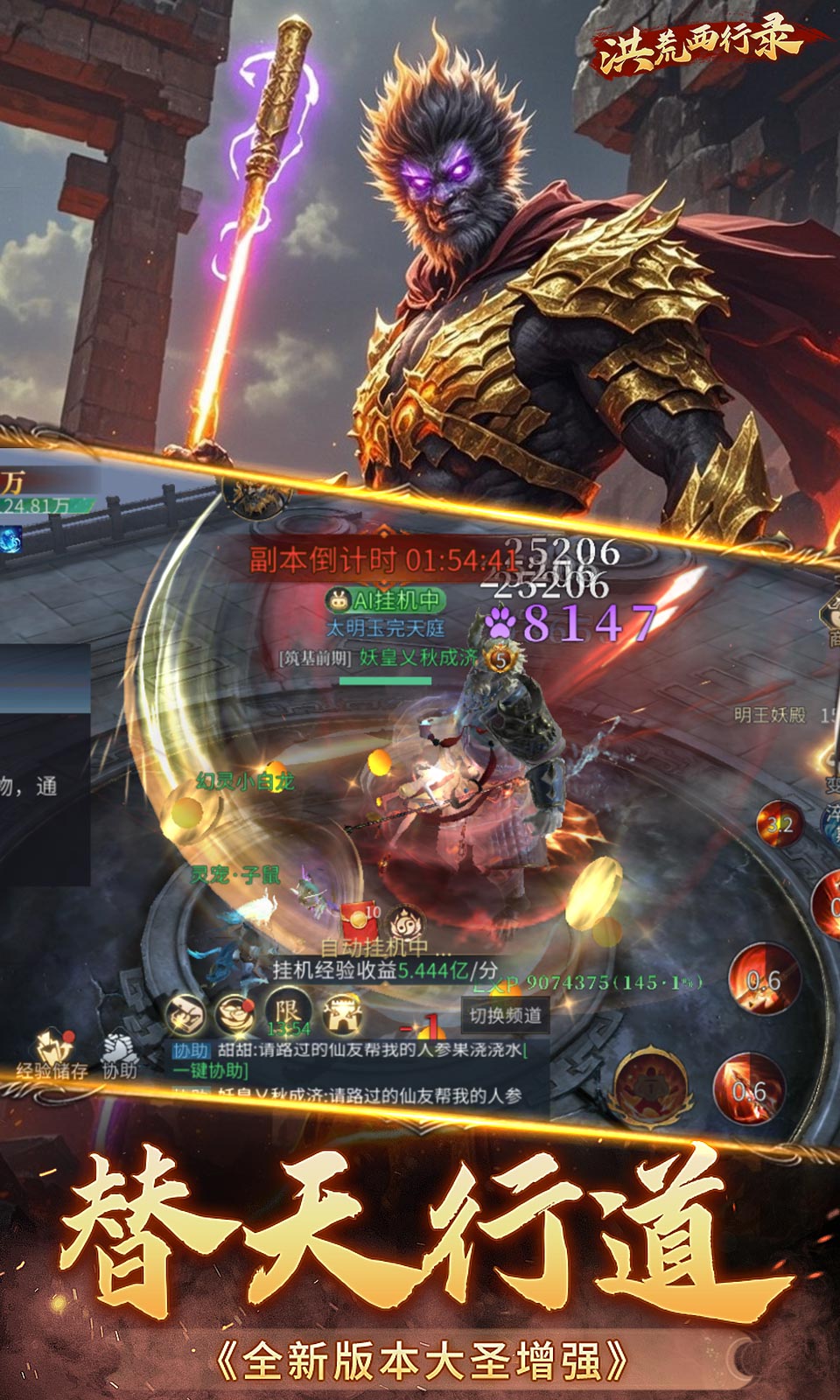Collect the red envelope marked 10

tap(358, 921)
